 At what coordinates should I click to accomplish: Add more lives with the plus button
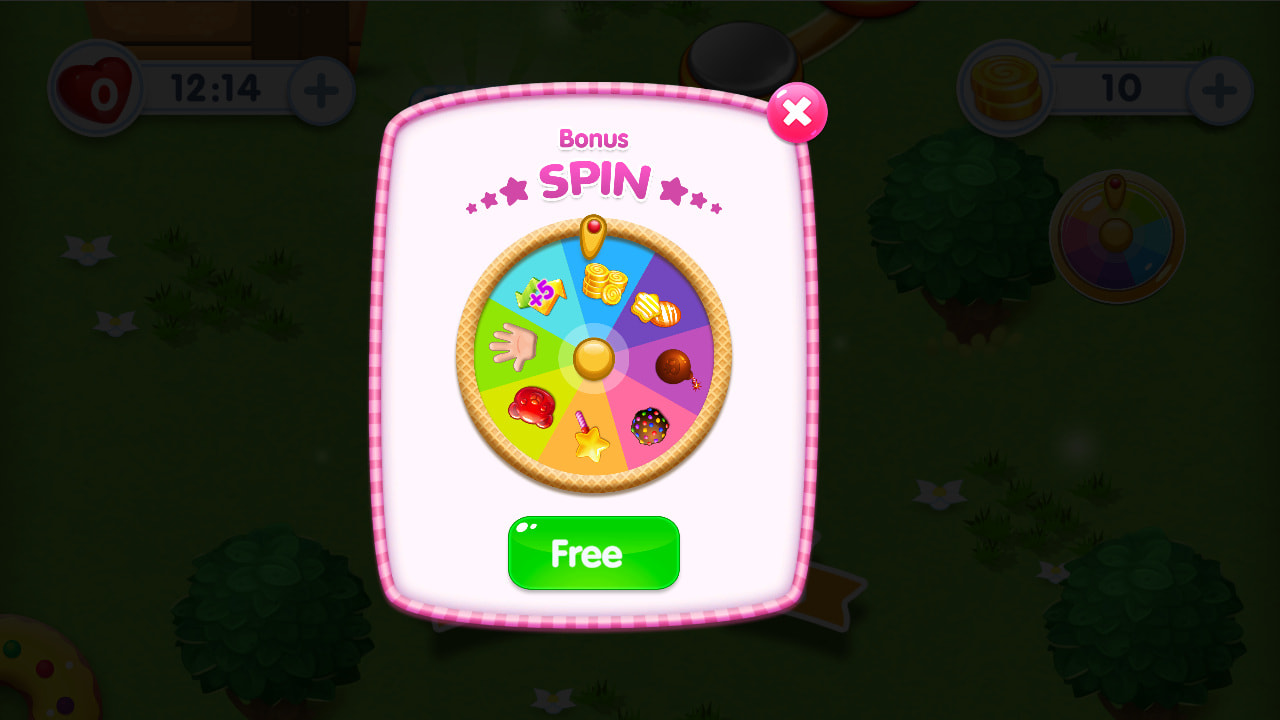[x=321, y=88]
